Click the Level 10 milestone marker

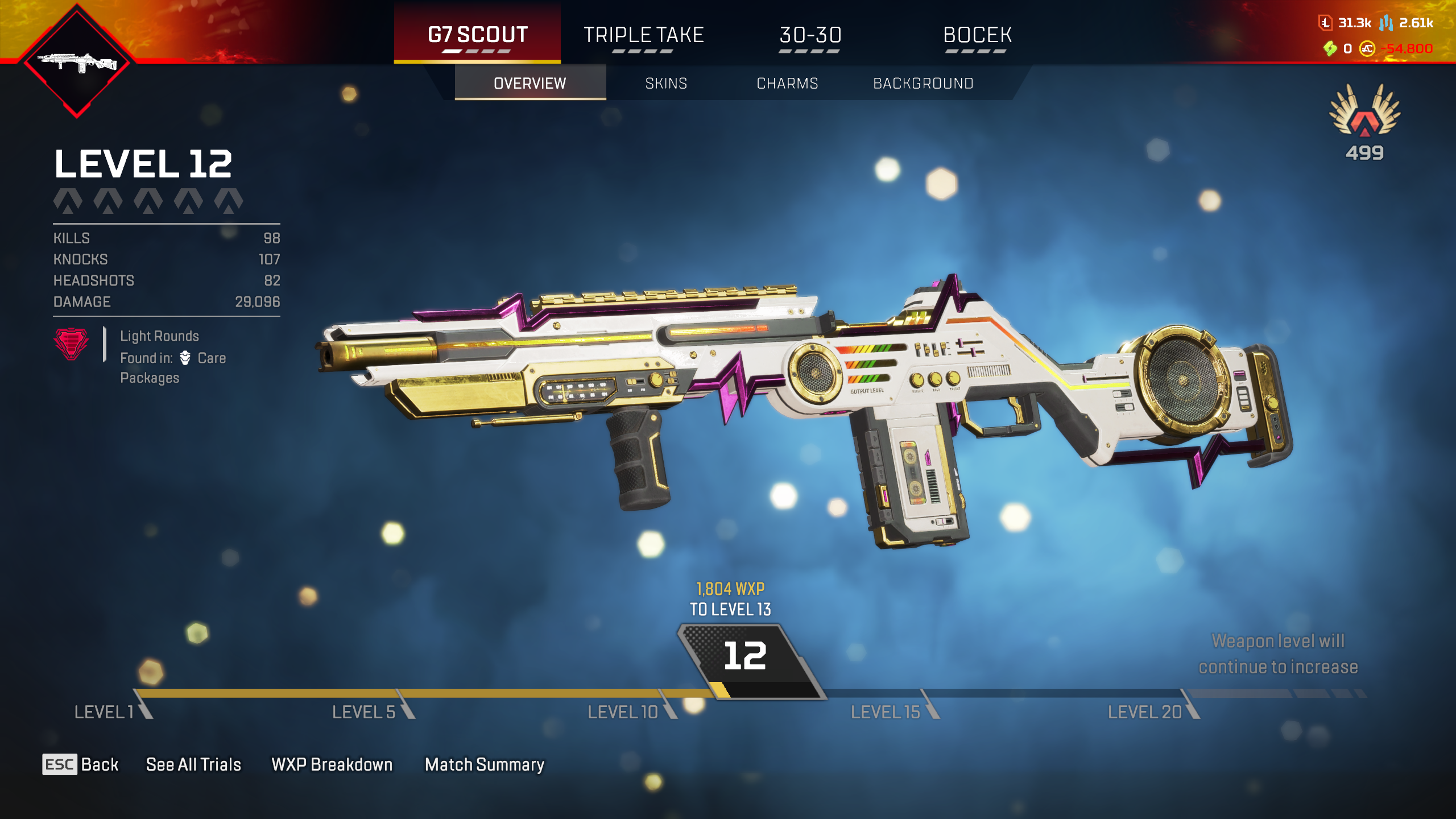click(x=623, y=712)
